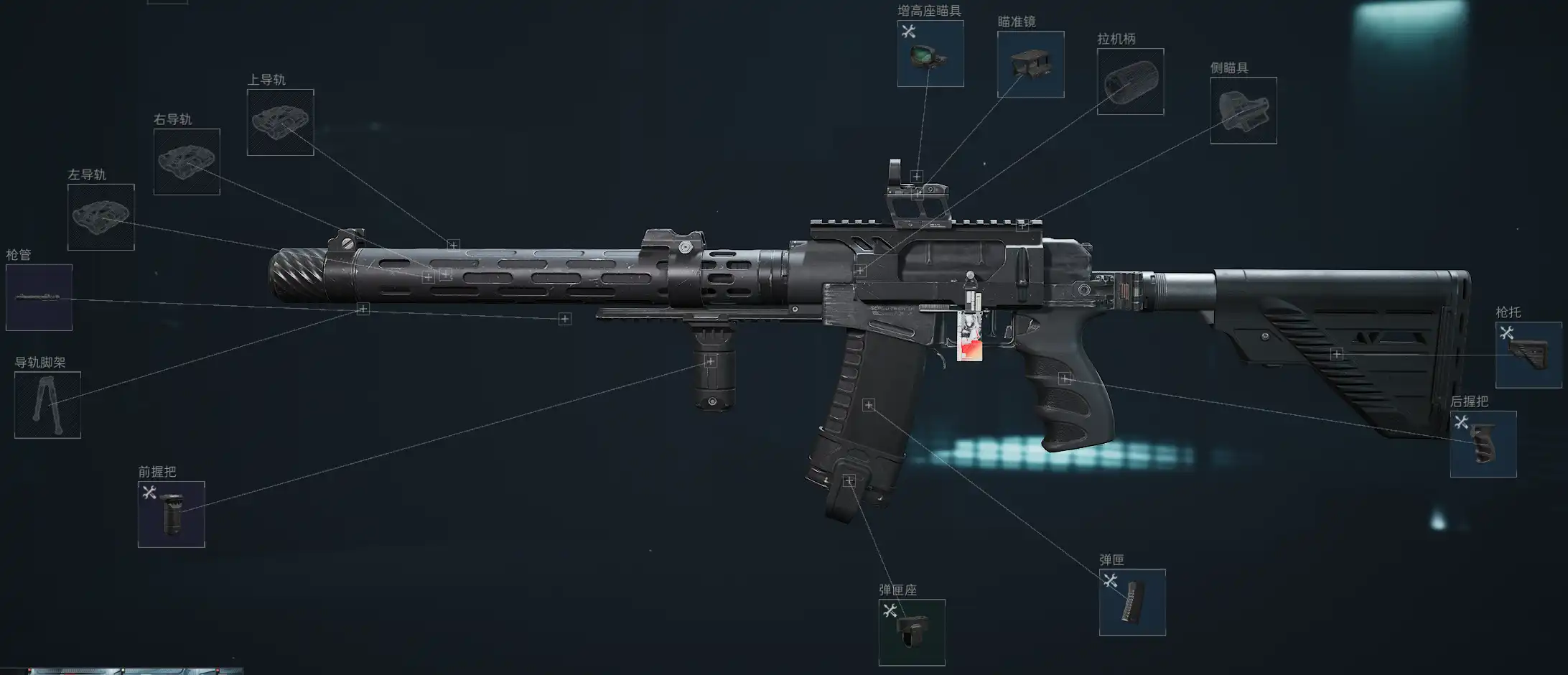
Task: Select the 上导轨 top rail slot
Action: pos(280,122)
